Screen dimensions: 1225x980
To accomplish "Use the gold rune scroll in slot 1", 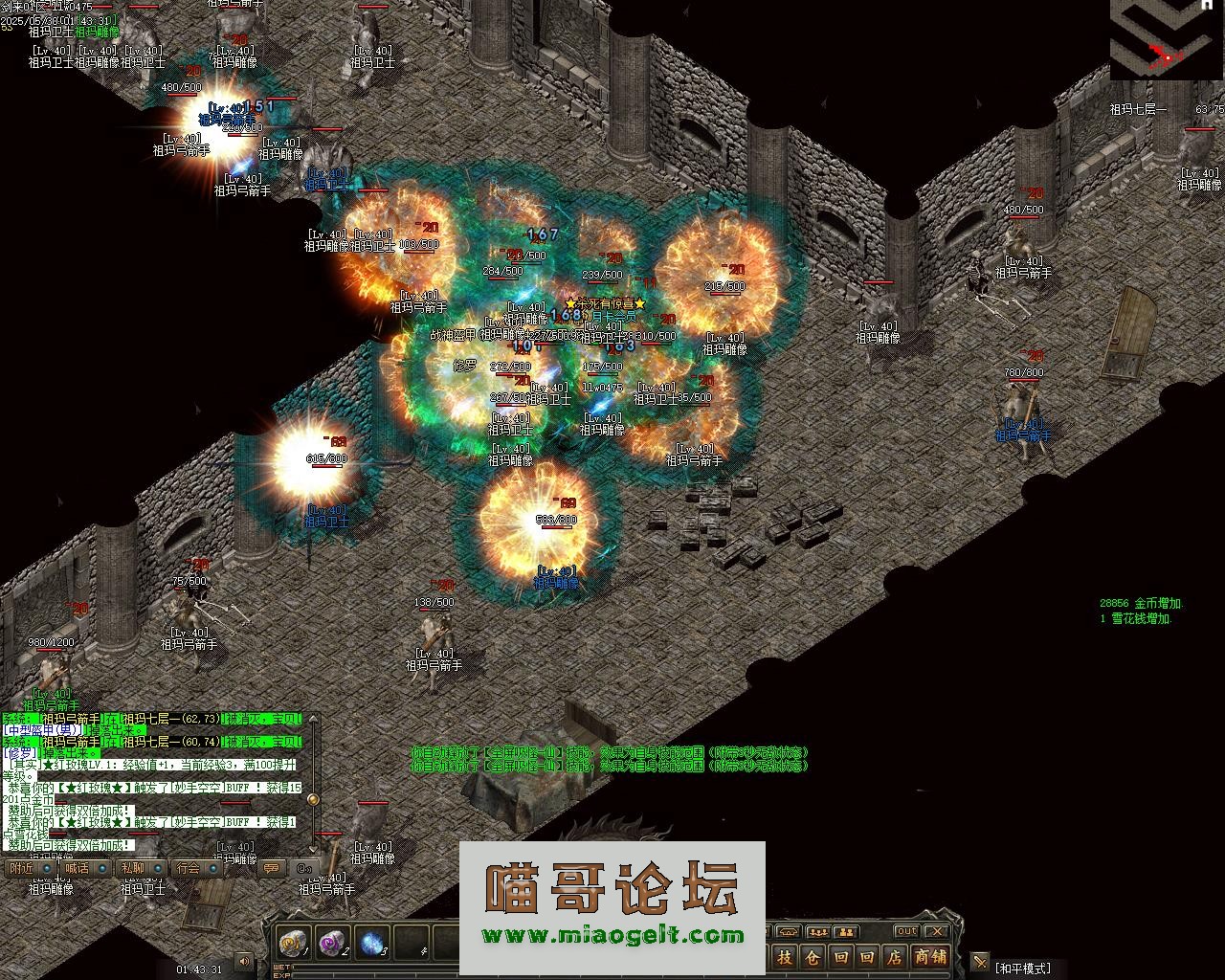I will (x=293, y=944).
